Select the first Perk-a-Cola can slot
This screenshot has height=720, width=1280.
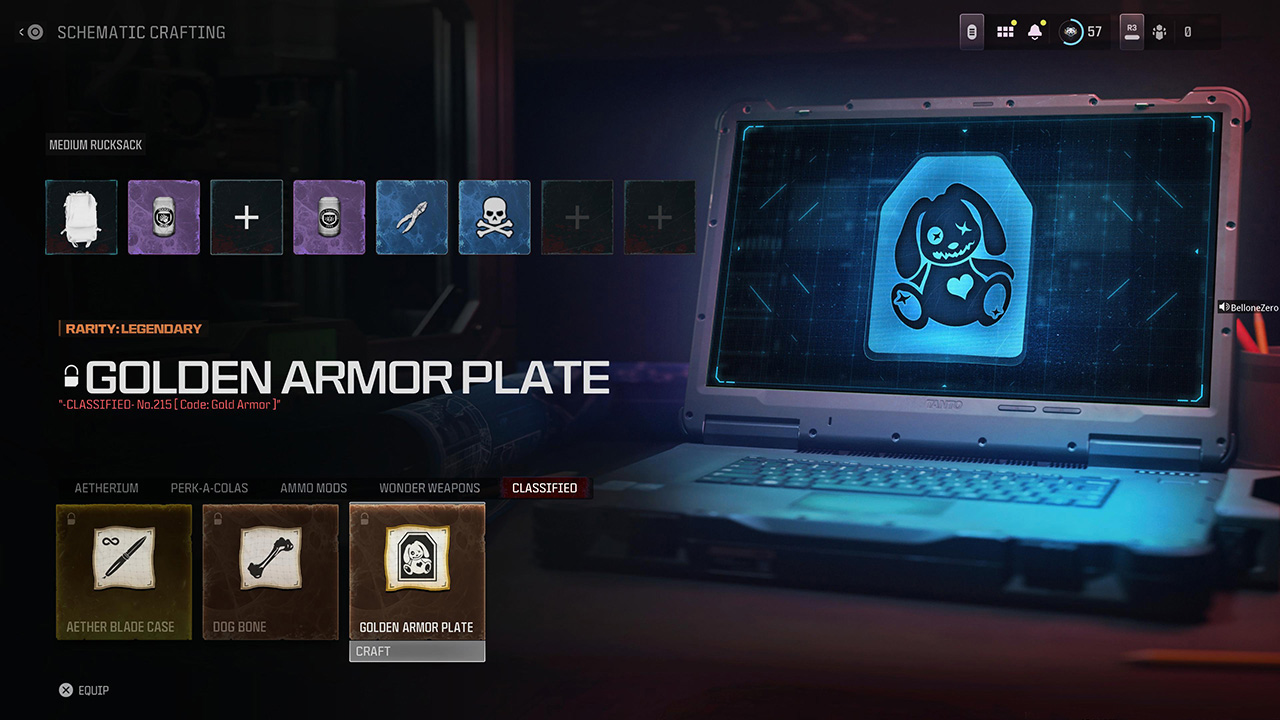coord(164,217)
